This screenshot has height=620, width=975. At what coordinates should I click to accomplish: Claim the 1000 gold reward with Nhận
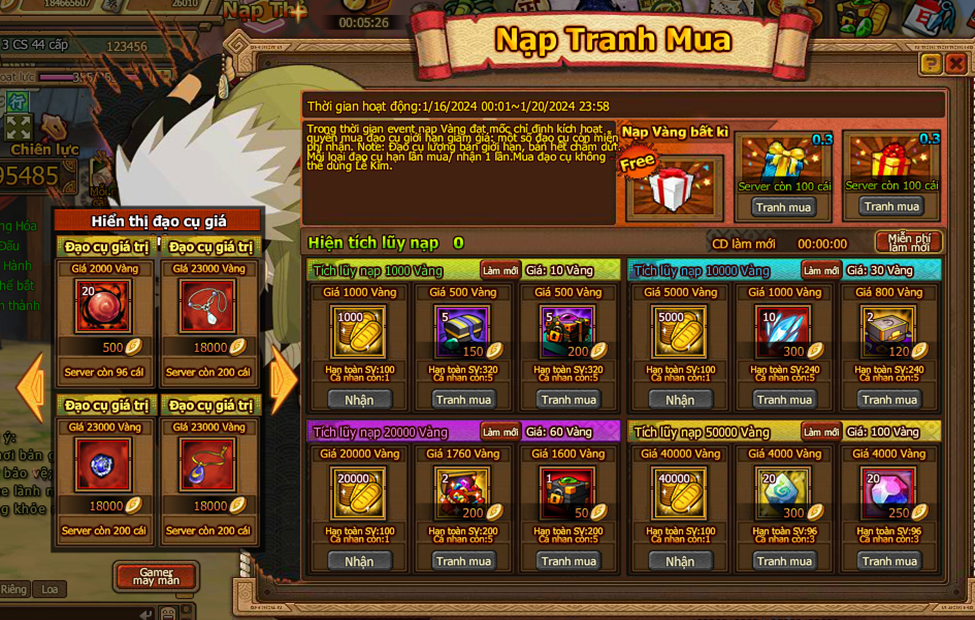pos(359,399)
